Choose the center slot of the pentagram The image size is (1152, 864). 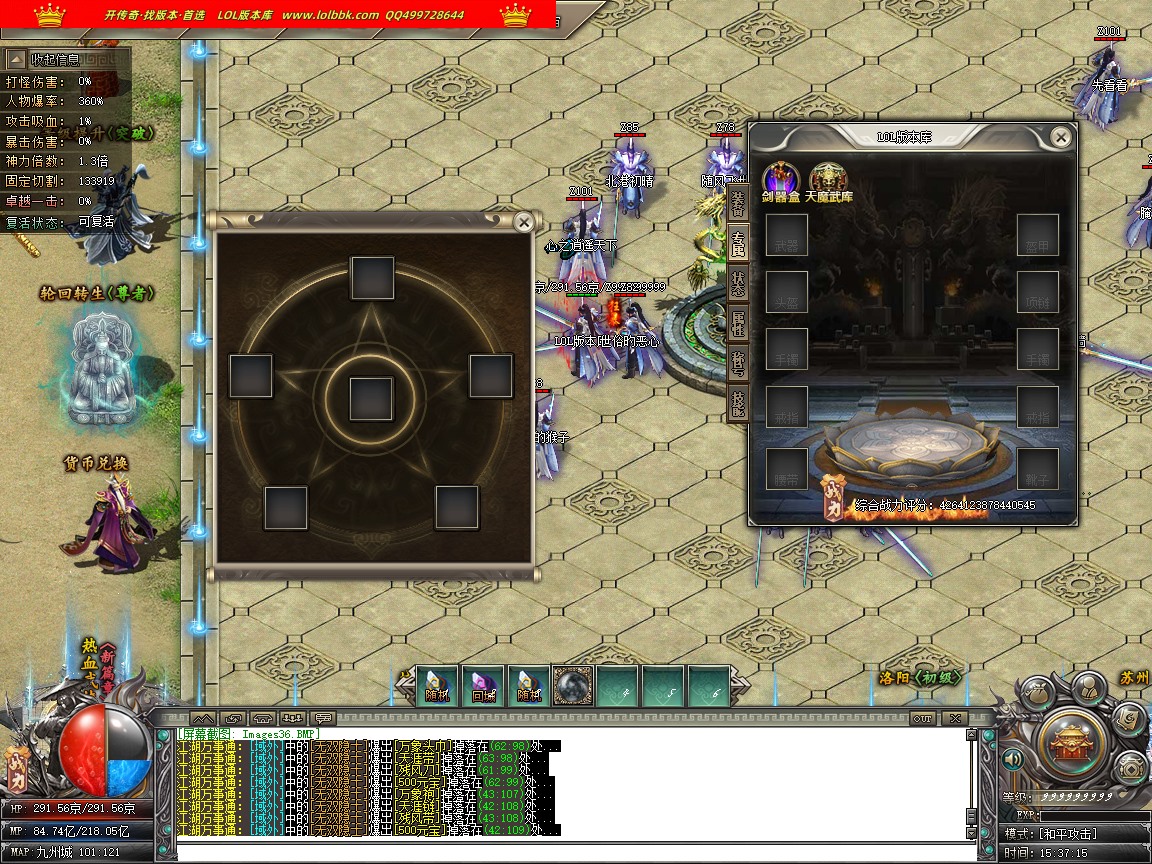click(371, 399)
